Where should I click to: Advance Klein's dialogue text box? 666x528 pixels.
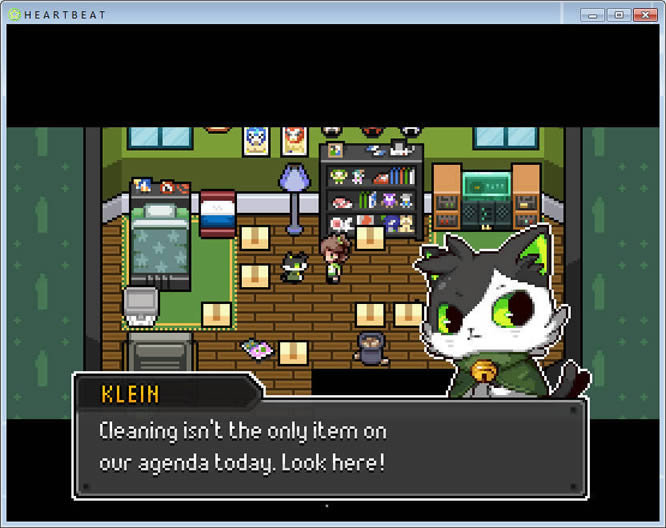click(330, 448)
